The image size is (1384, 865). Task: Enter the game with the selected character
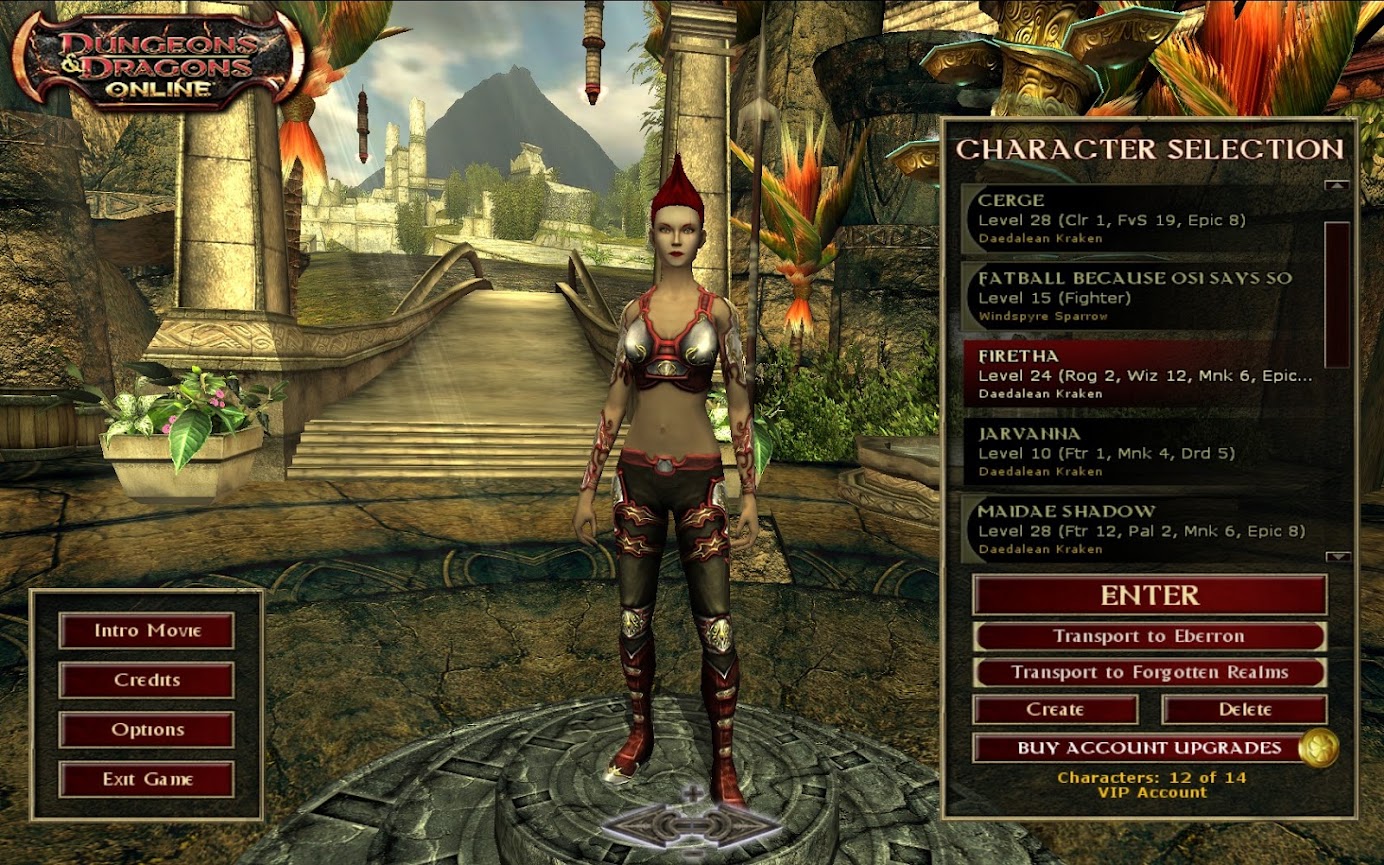tap(1149, 595)
